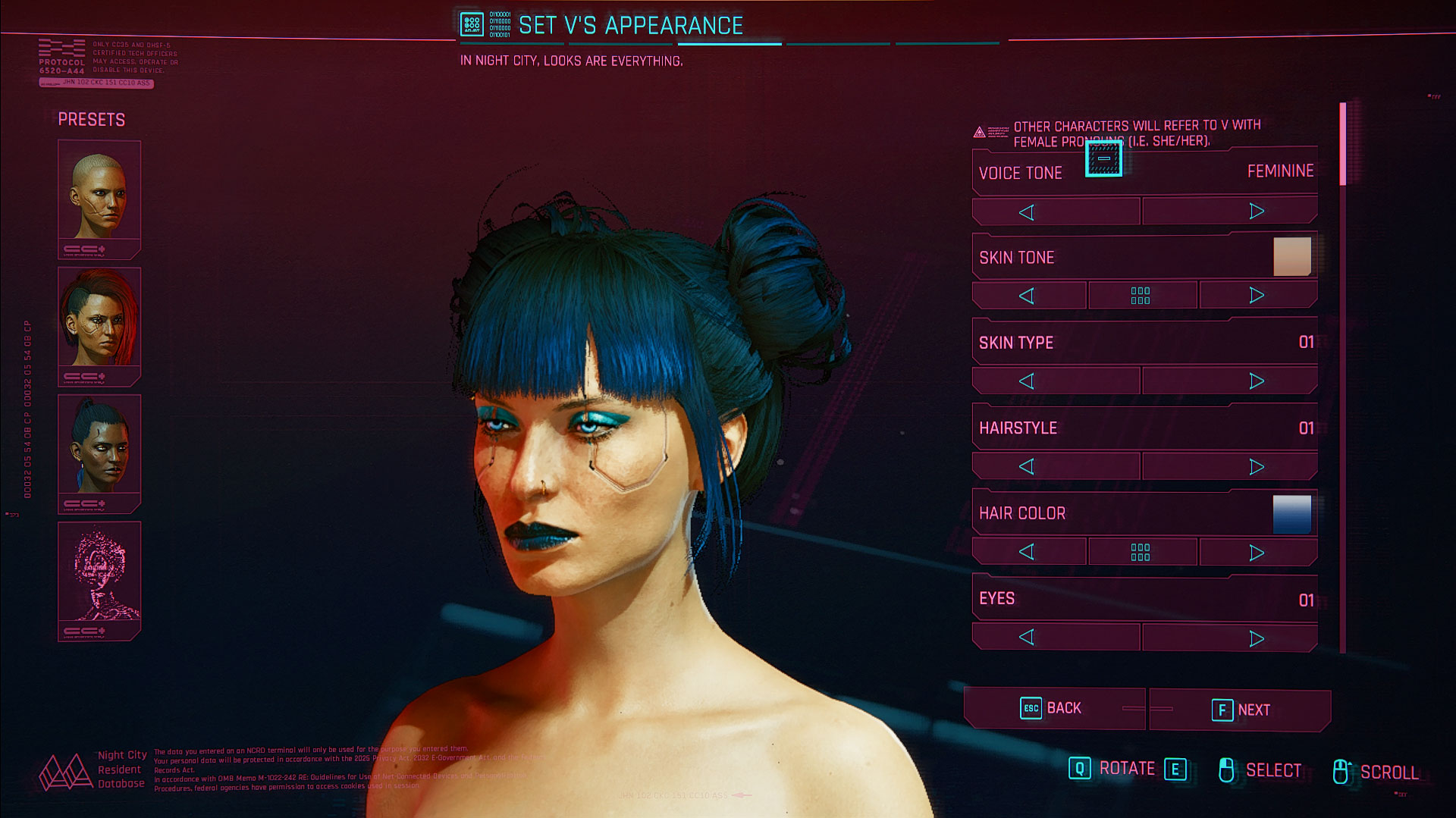Open the Skin Tone color grid
Image resolution: width=1456 pixels, height=818 pixels.
pos(1141,296)
